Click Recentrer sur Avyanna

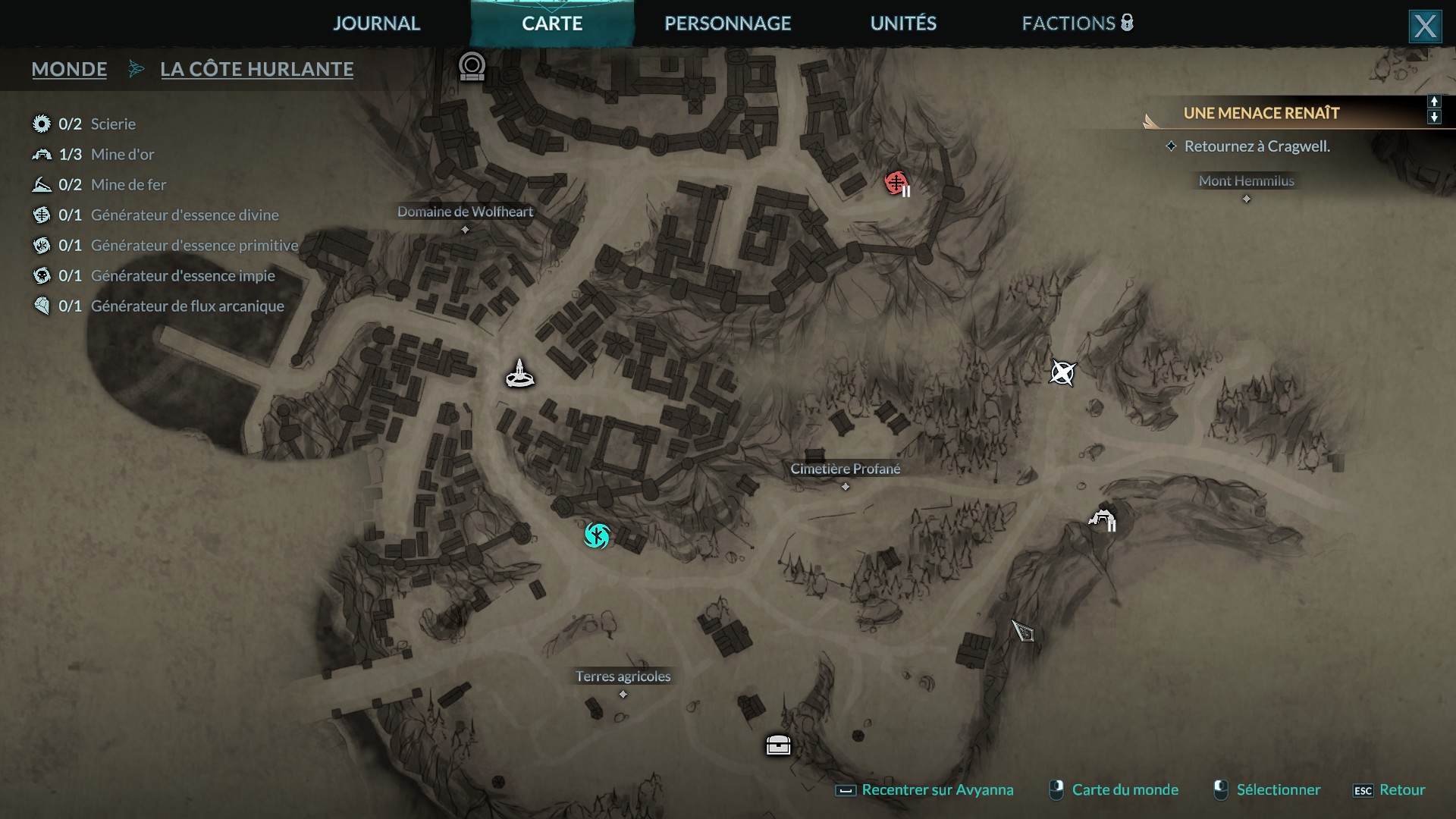937,789
